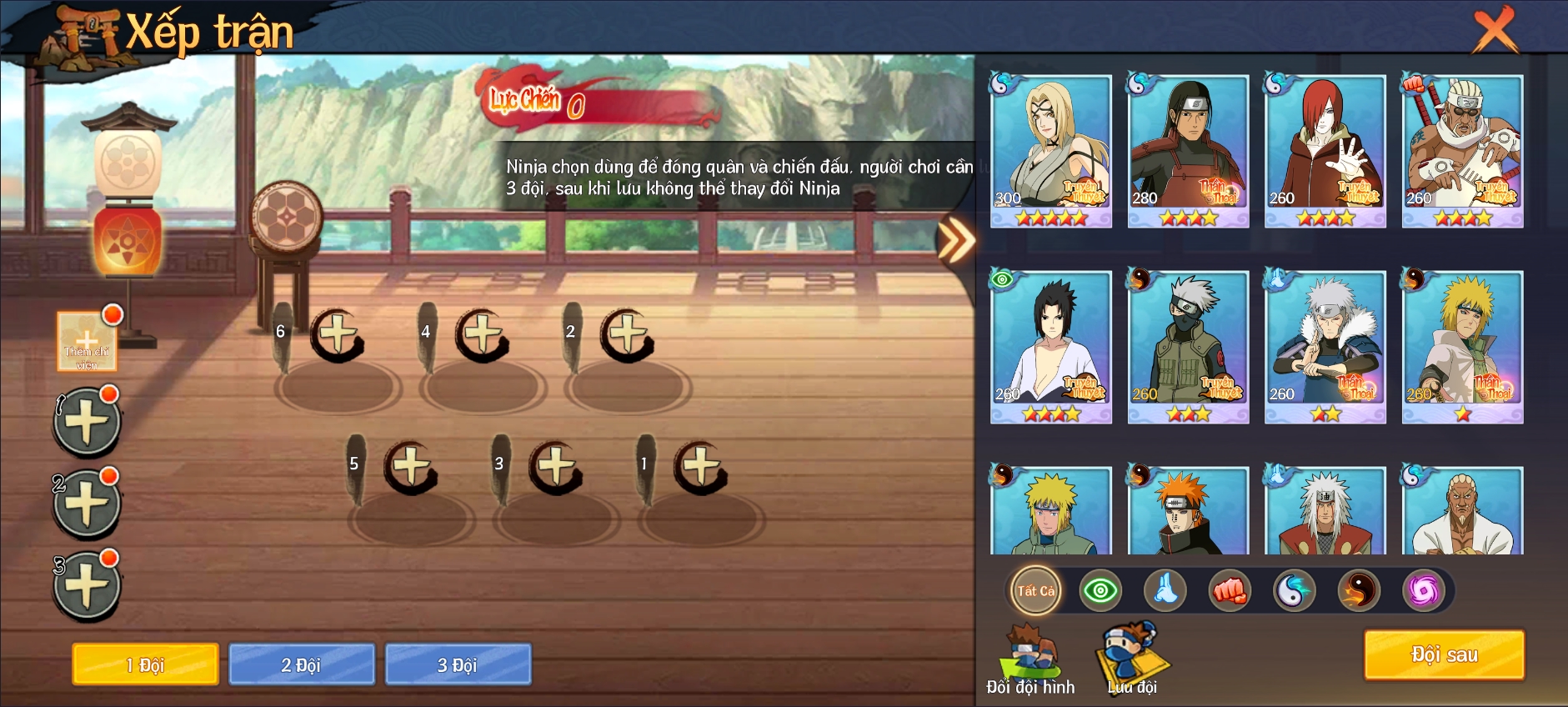The width and height of the screenshot is (1568, 707).
Task: Switch to the 2 Đội tab
Action: [x=301, y=664]
